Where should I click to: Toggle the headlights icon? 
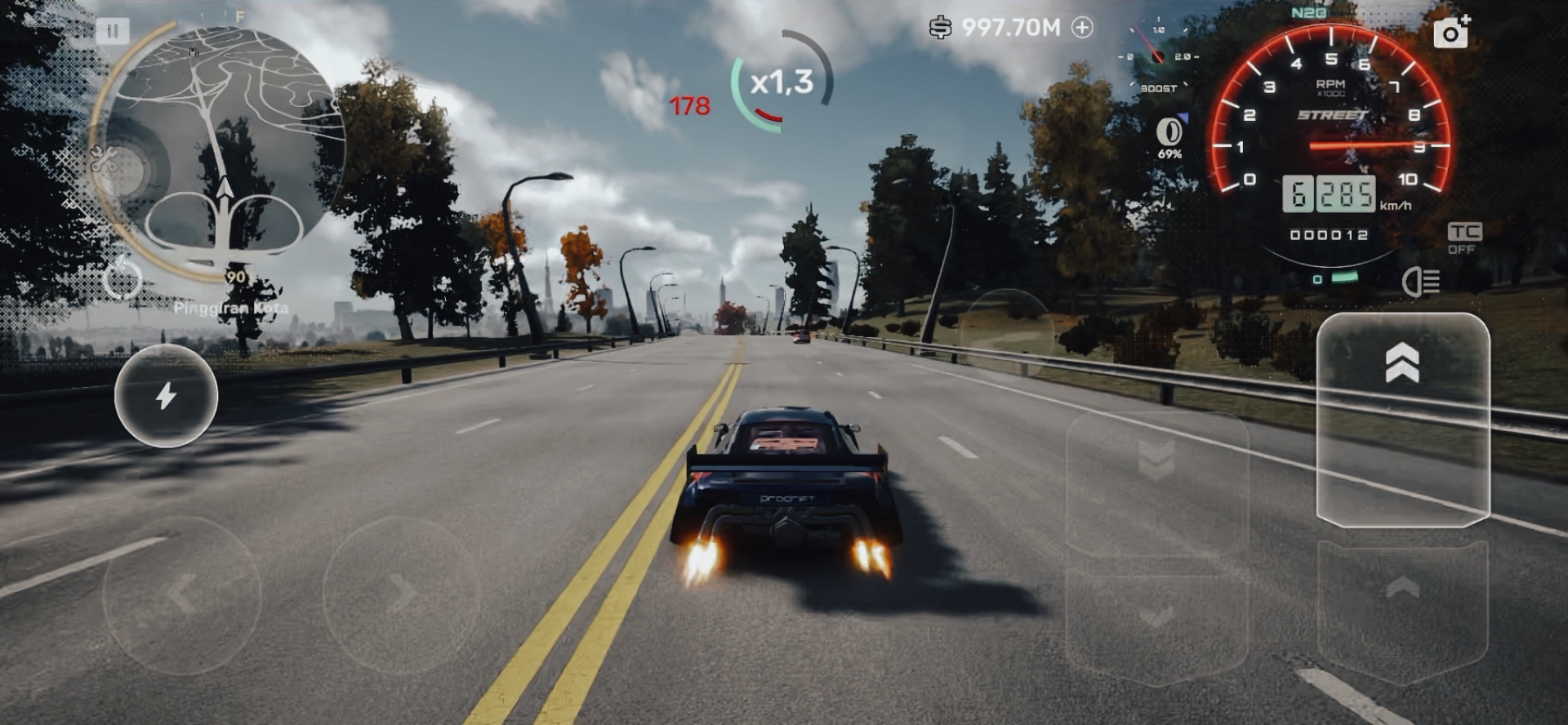point(1421,282)
